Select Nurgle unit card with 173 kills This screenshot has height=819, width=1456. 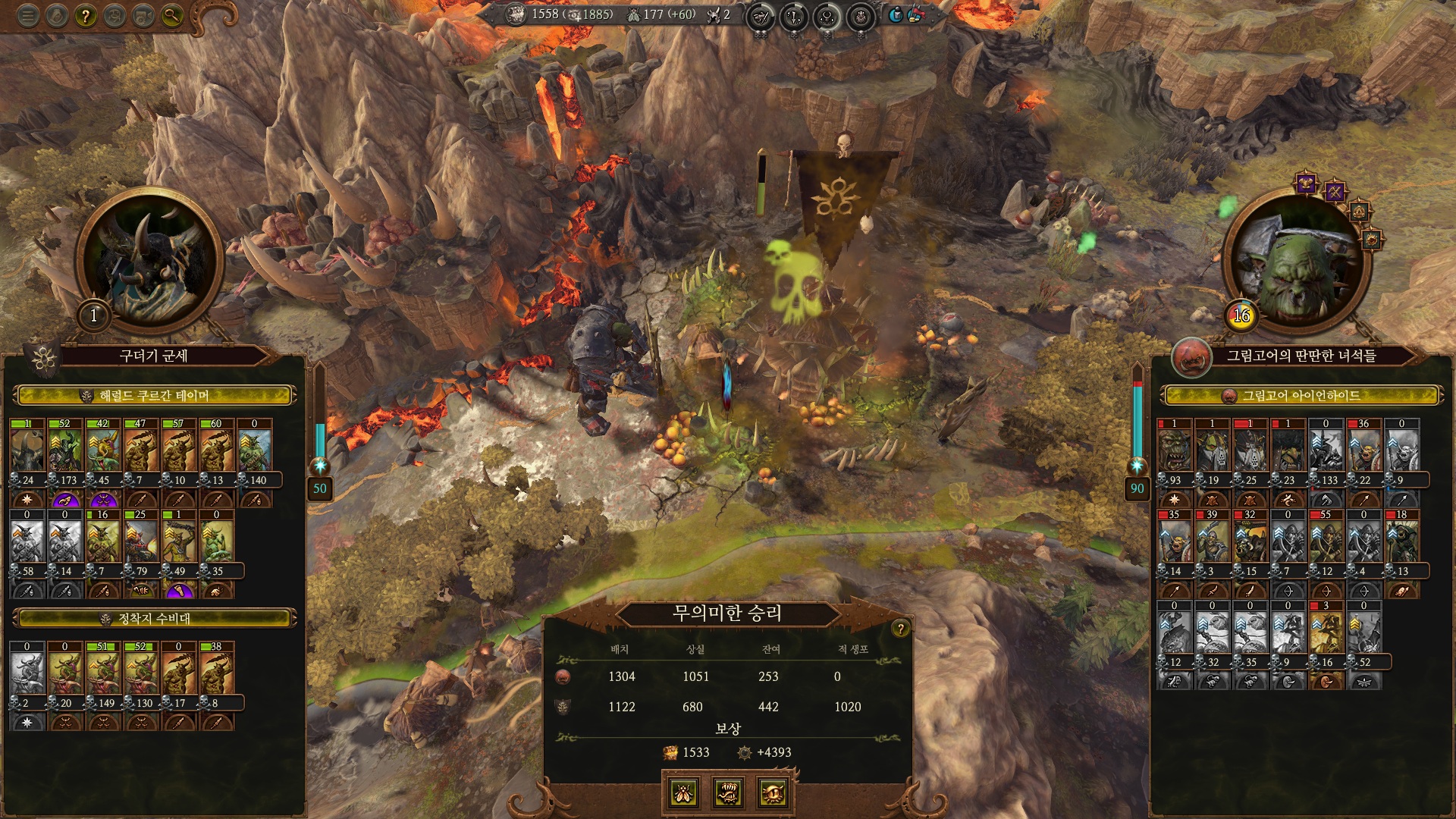(65, 447)
